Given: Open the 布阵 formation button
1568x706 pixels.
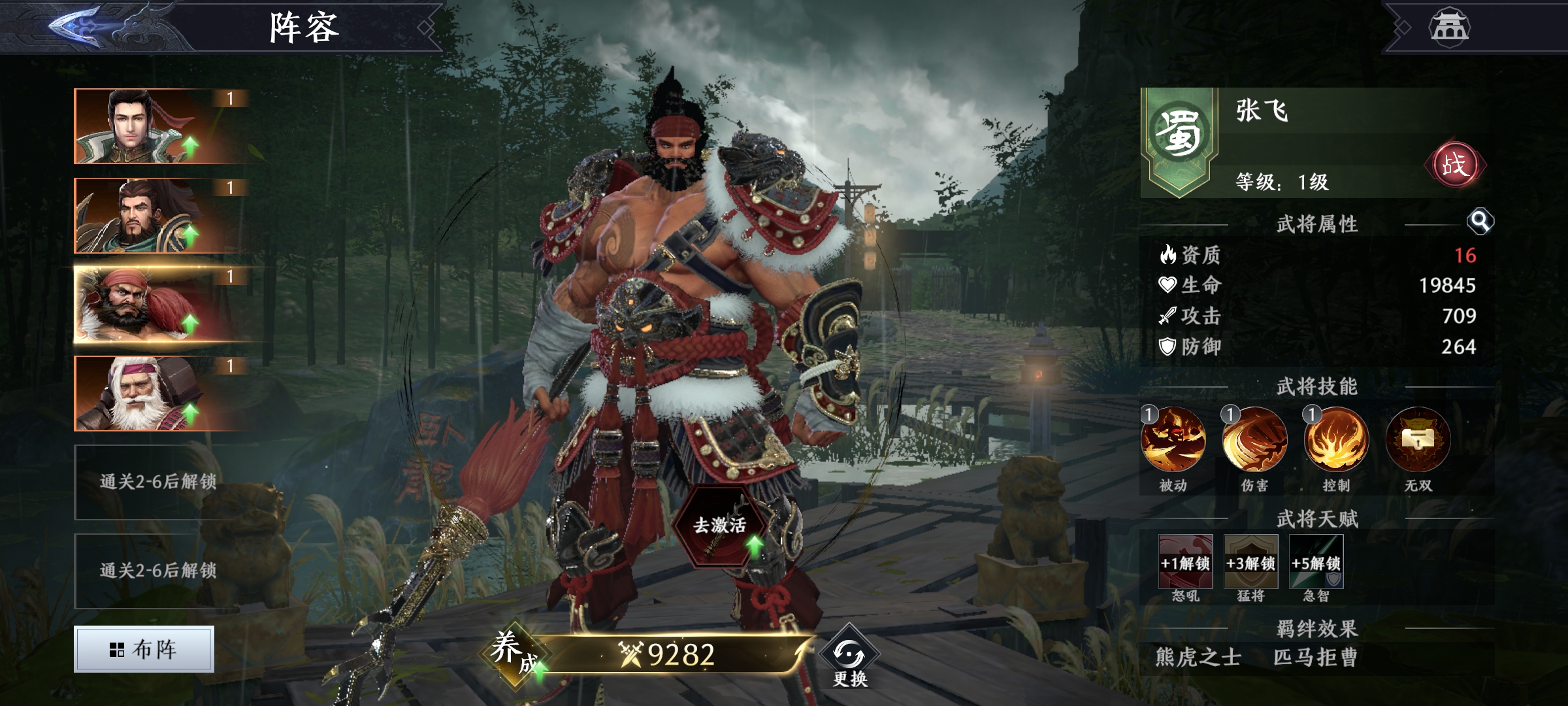Looking at the screenshot, I should (144, 649).
